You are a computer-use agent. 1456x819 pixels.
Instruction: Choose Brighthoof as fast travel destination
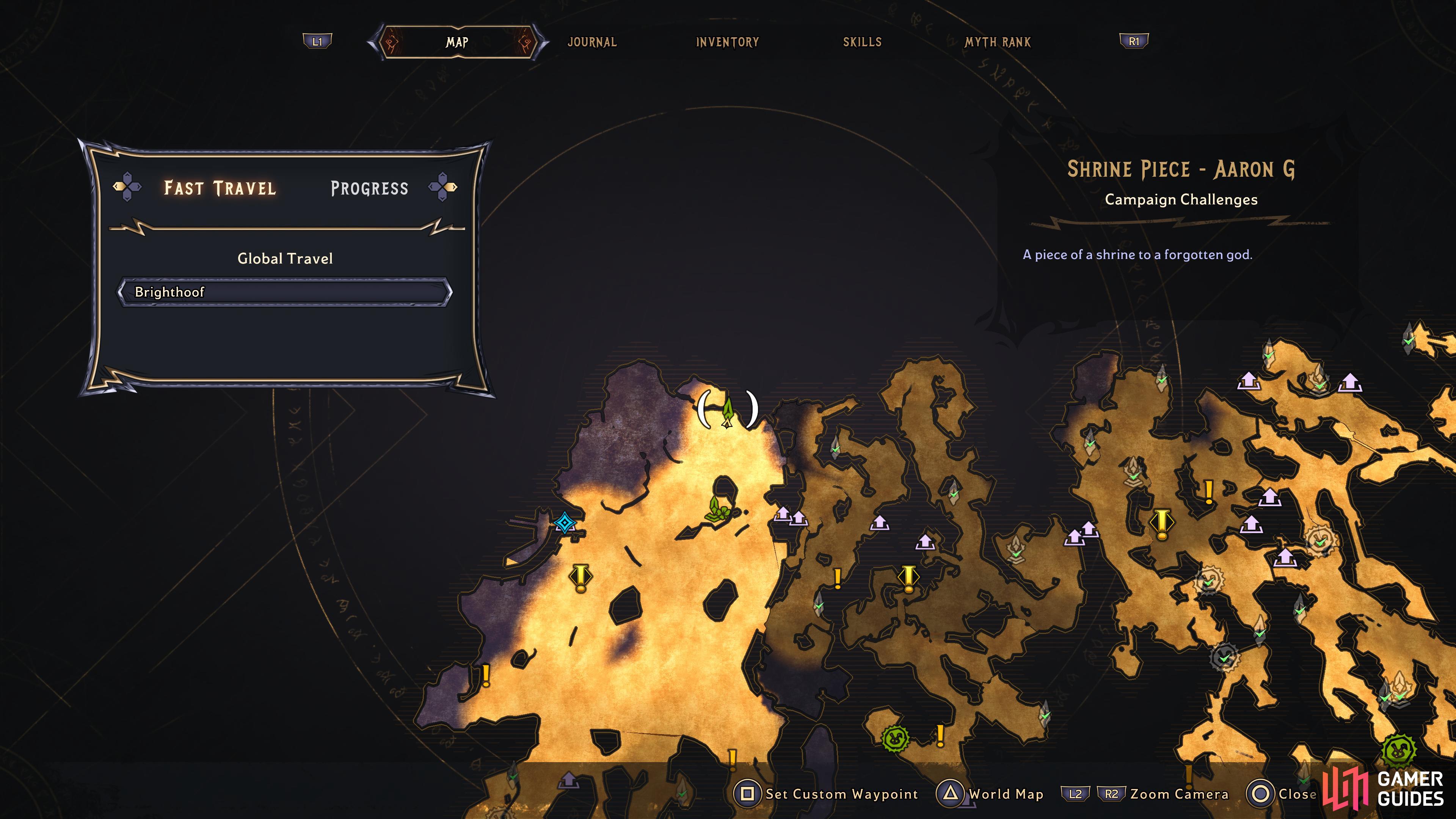pyautogui.click(x=285, y=292)
